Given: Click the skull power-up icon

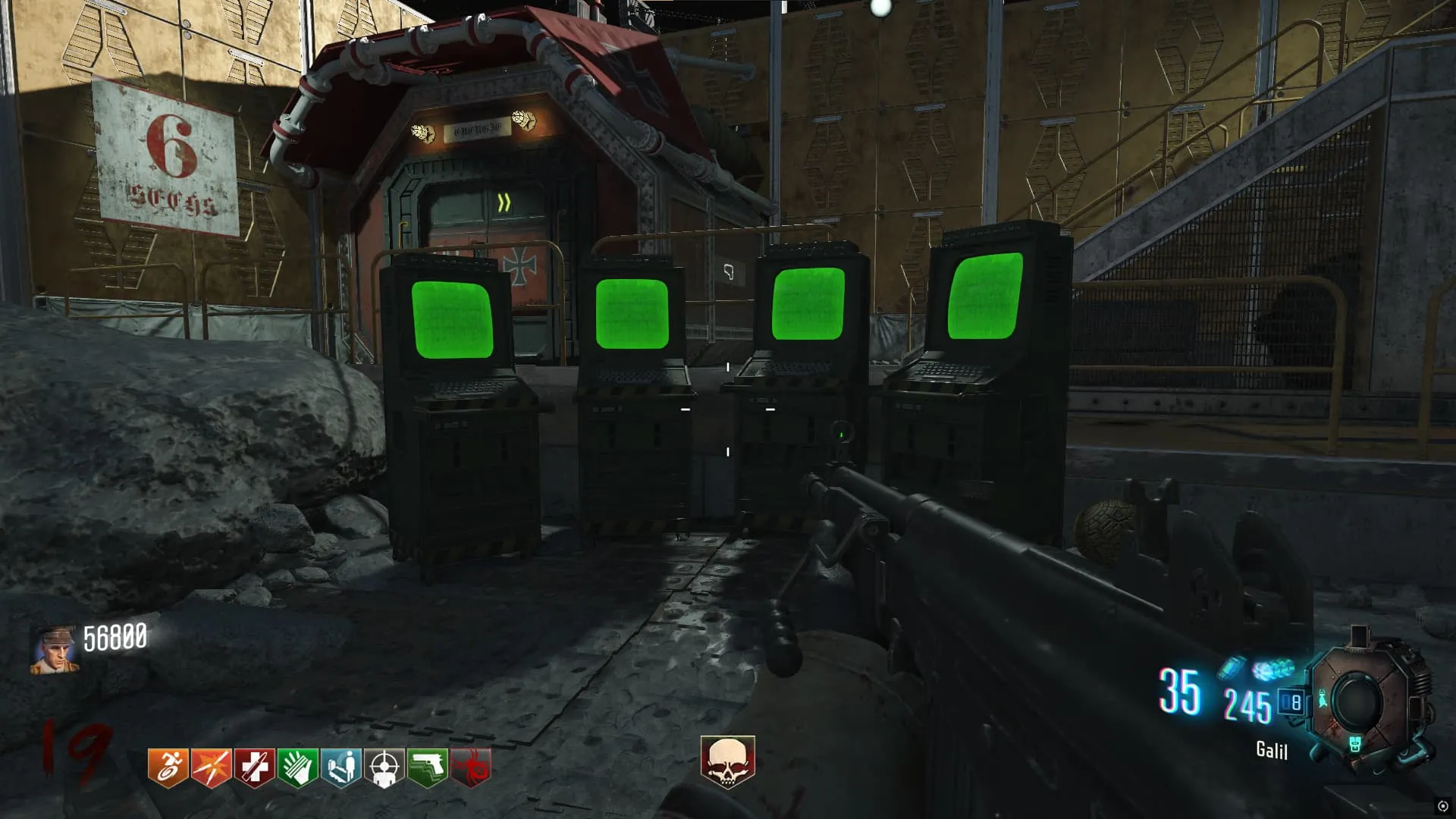Looking at the screenshot, I should pos(727,761).
